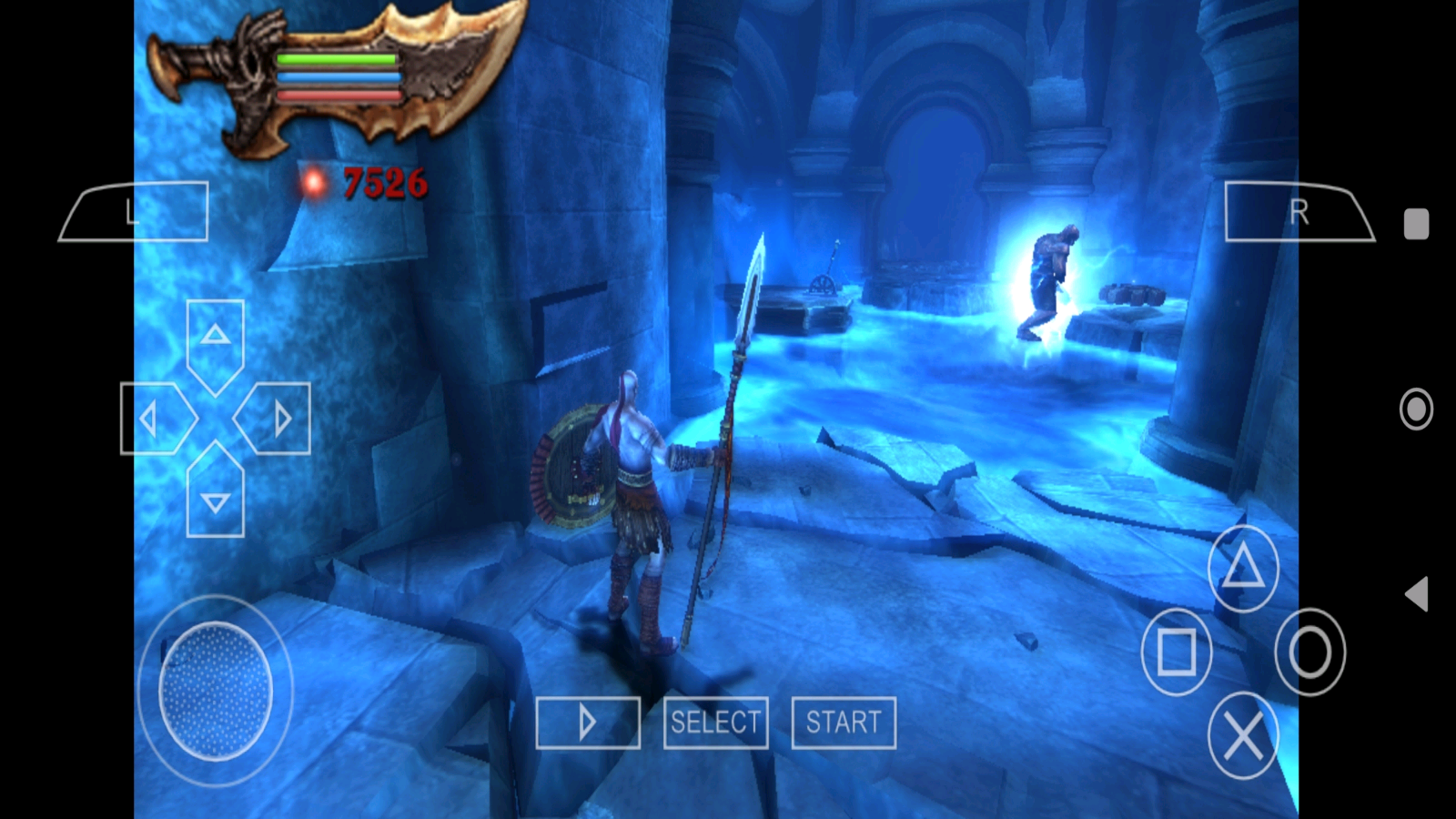Tap the square action button

(1177, 652)
